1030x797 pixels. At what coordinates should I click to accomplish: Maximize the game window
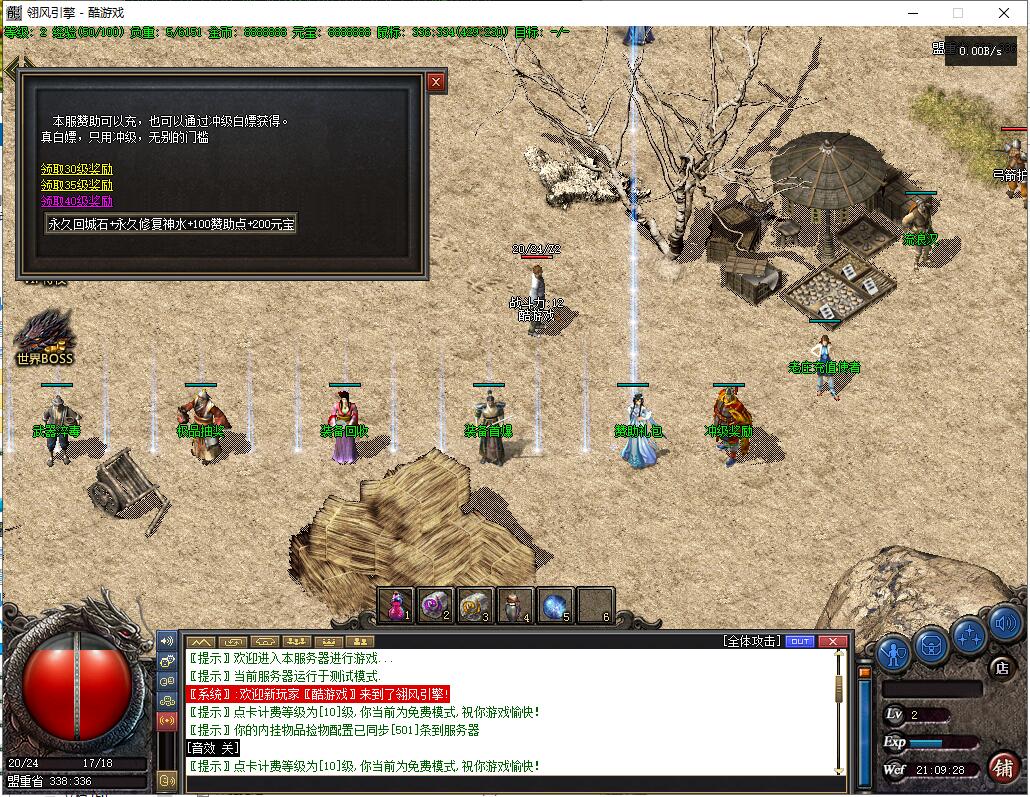957,13
